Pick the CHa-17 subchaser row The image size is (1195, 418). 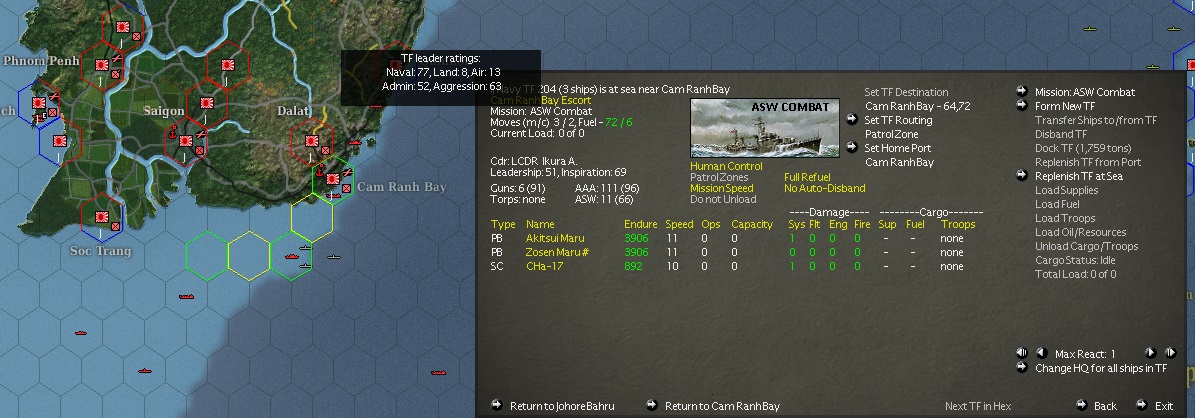click(x=545, y=267)
